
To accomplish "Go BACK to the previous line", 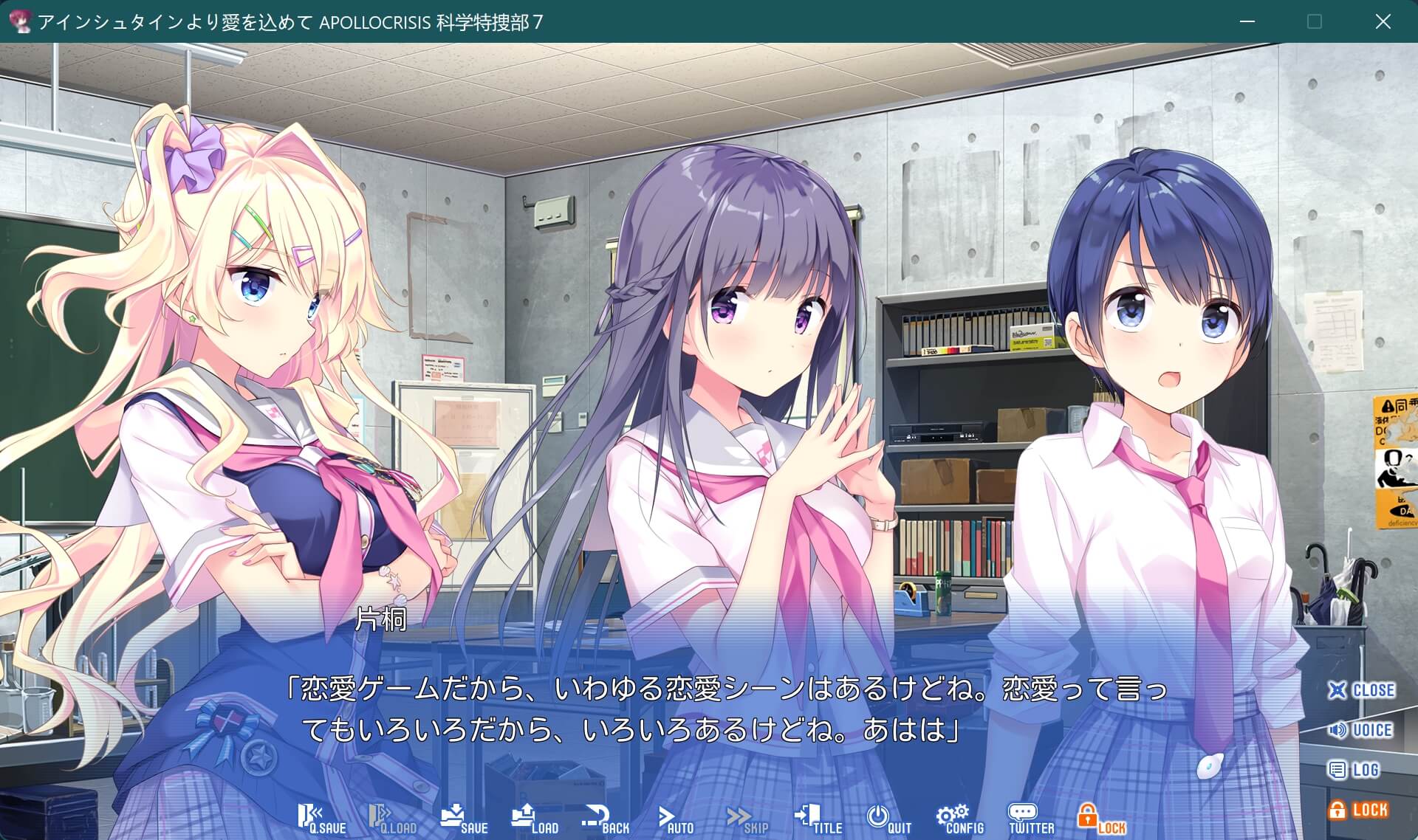I will [606, 819].
